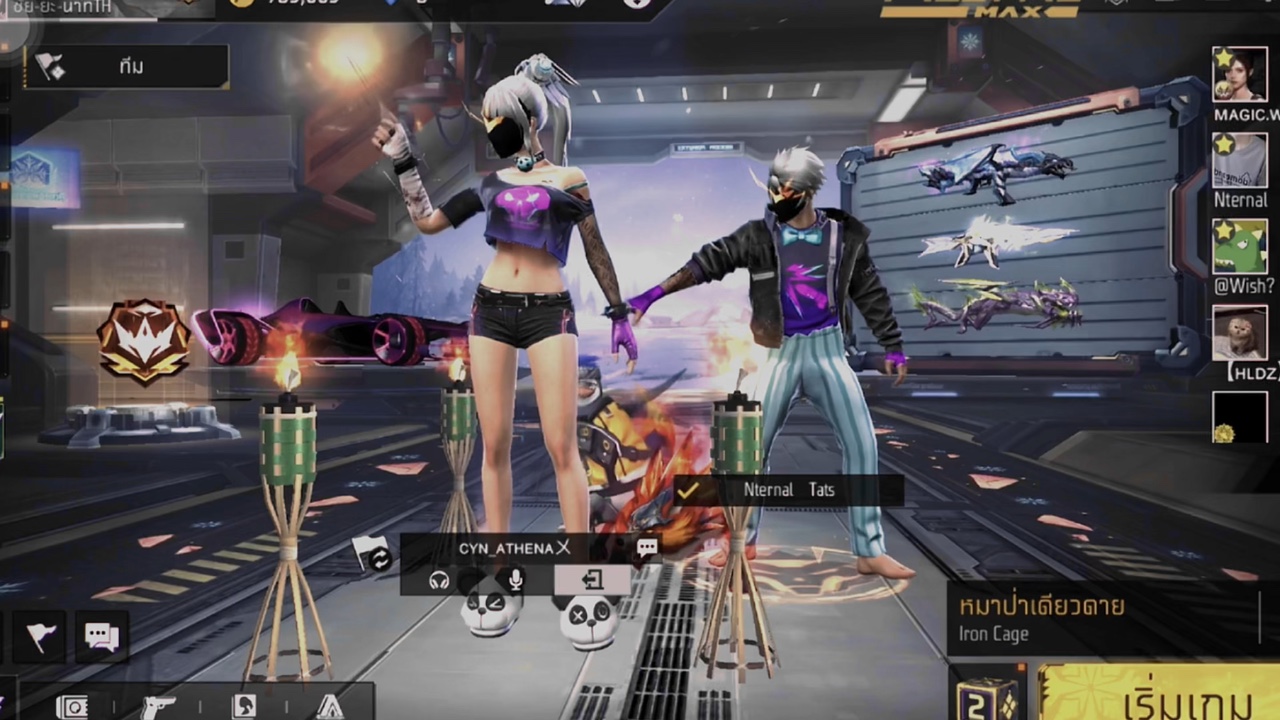Choose the green dinosaur avatar of @Wish?

tap(1239, 246)
